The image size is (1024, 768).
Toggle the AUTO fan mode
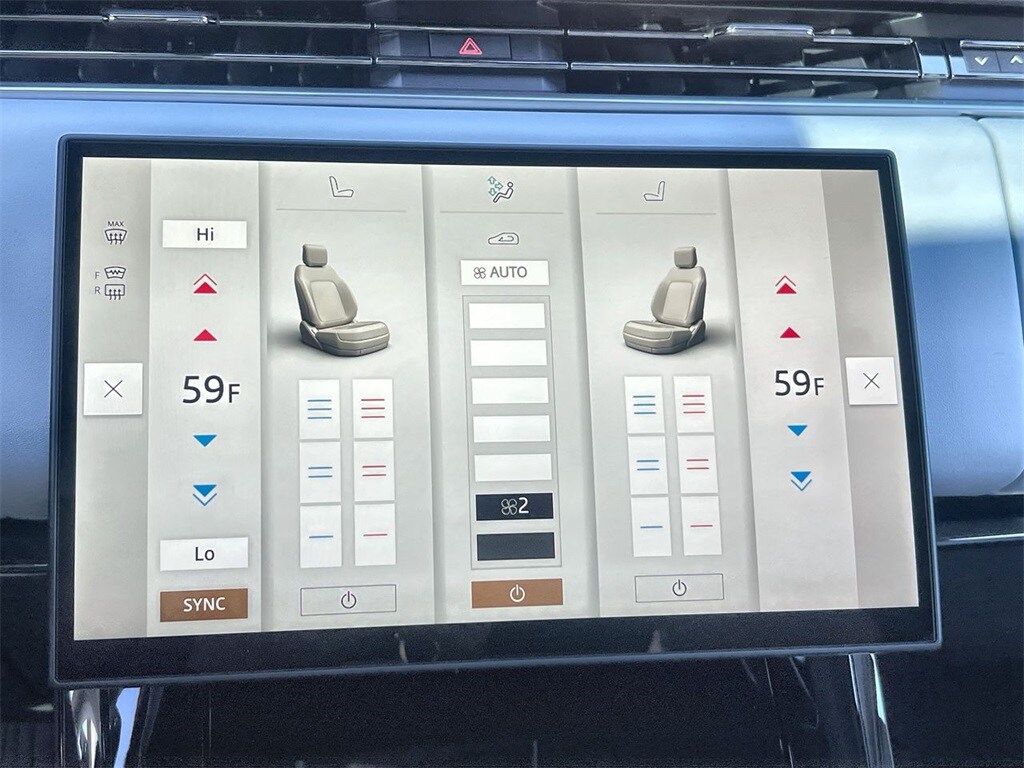pos(505,273)
